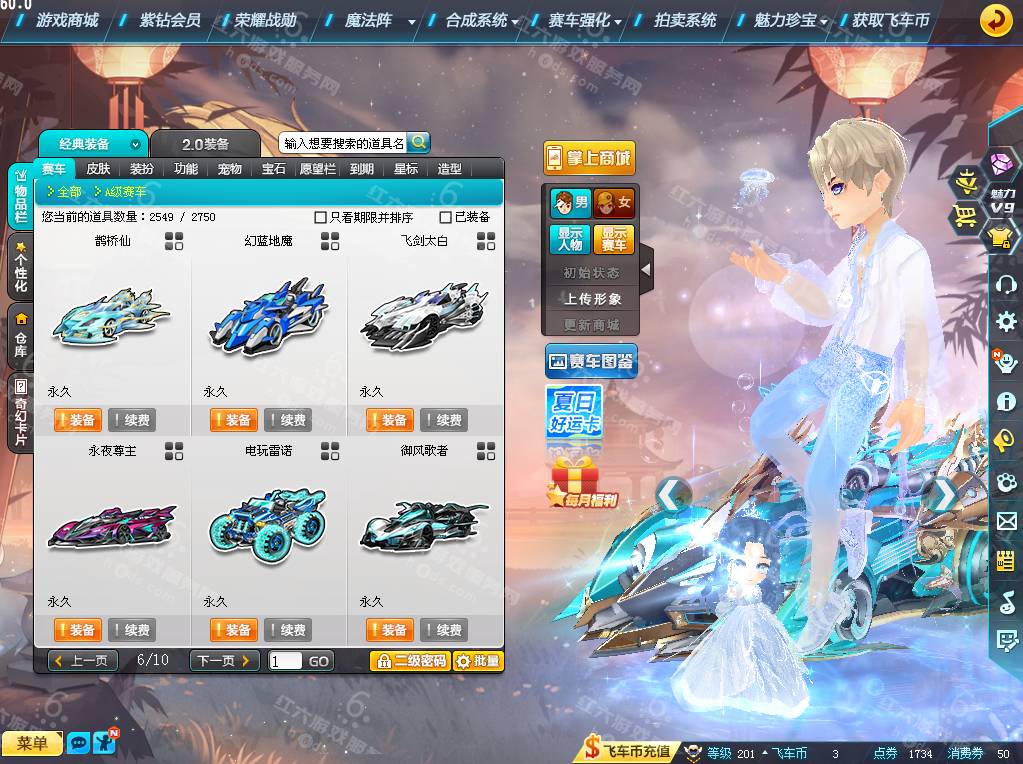Select the 男 gender button

(569, 203)
